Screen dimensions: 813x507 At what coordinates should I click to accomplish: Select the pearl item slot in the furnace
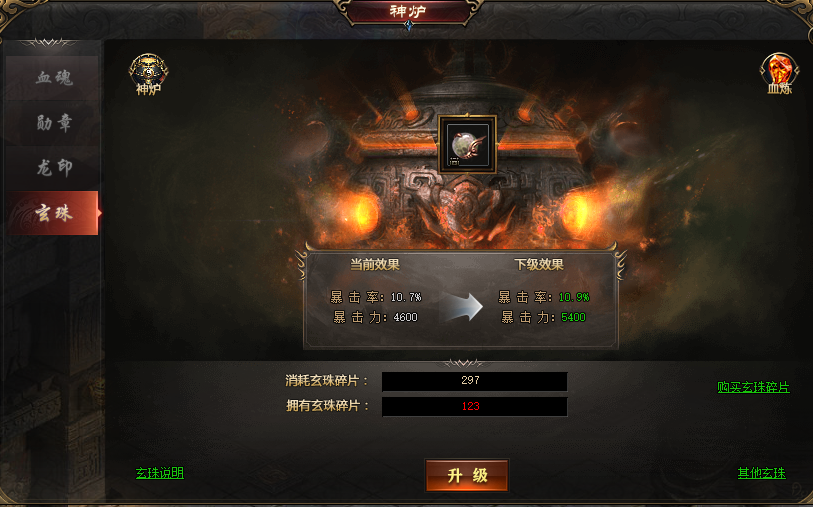pos(467,144)
